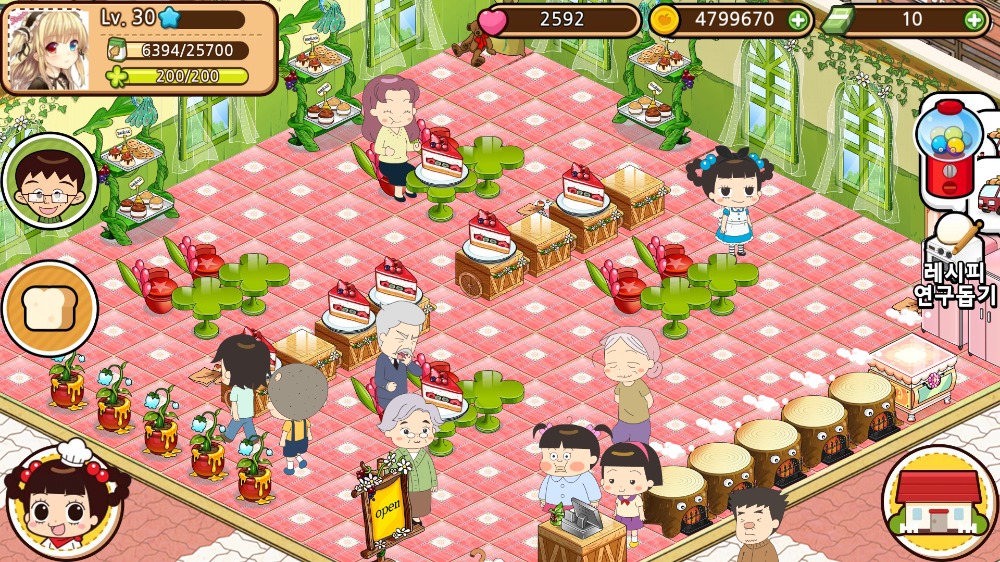Screen dimensions: 1000x562
Task: Open the player profile avatar portrait
Action: pos(47,48)
